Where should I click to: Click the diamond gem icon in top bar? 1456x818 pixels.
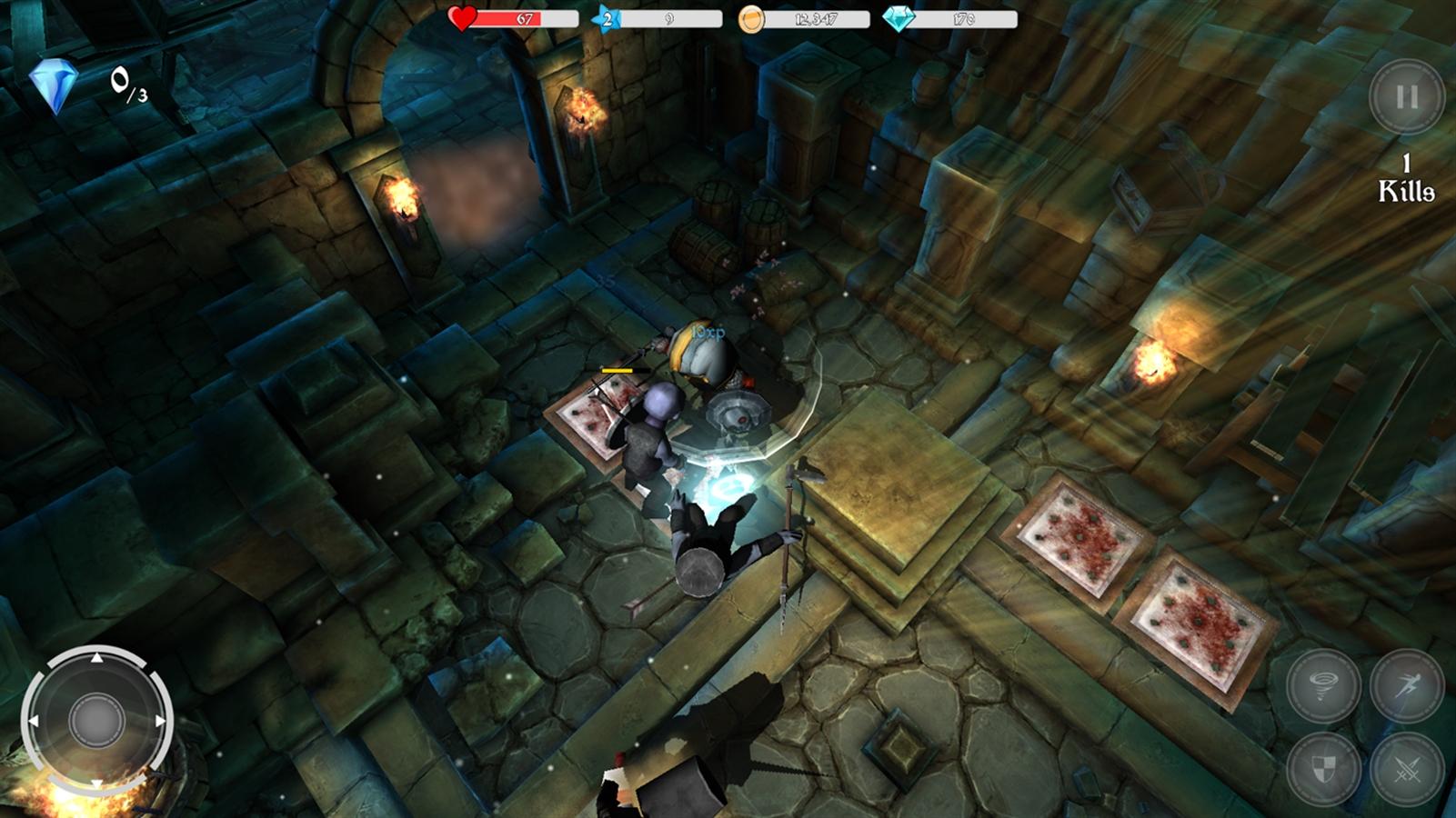[x=898, y=18]
